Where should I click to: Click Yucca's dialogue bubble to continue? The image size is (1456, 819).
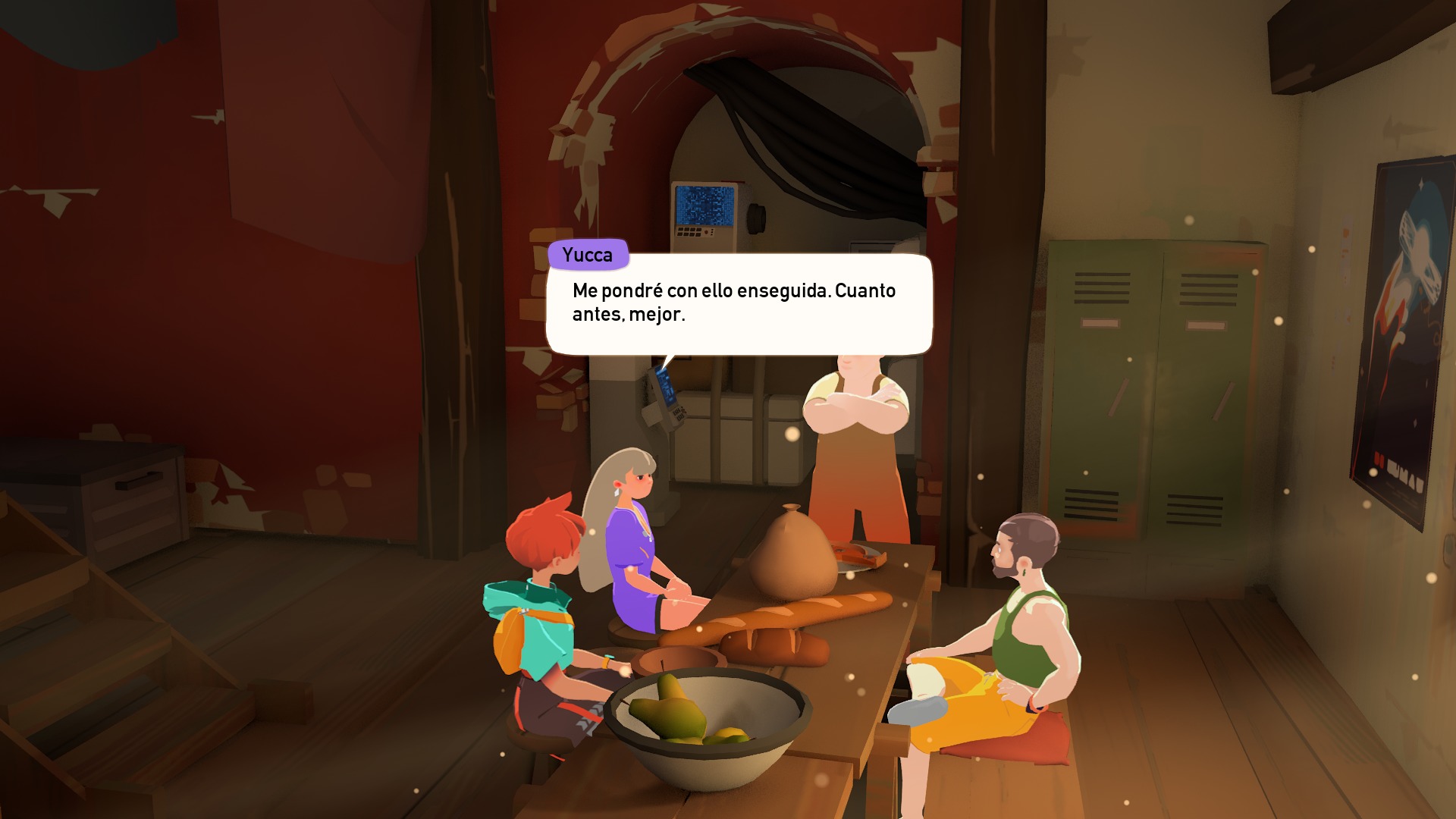[739, 304]
